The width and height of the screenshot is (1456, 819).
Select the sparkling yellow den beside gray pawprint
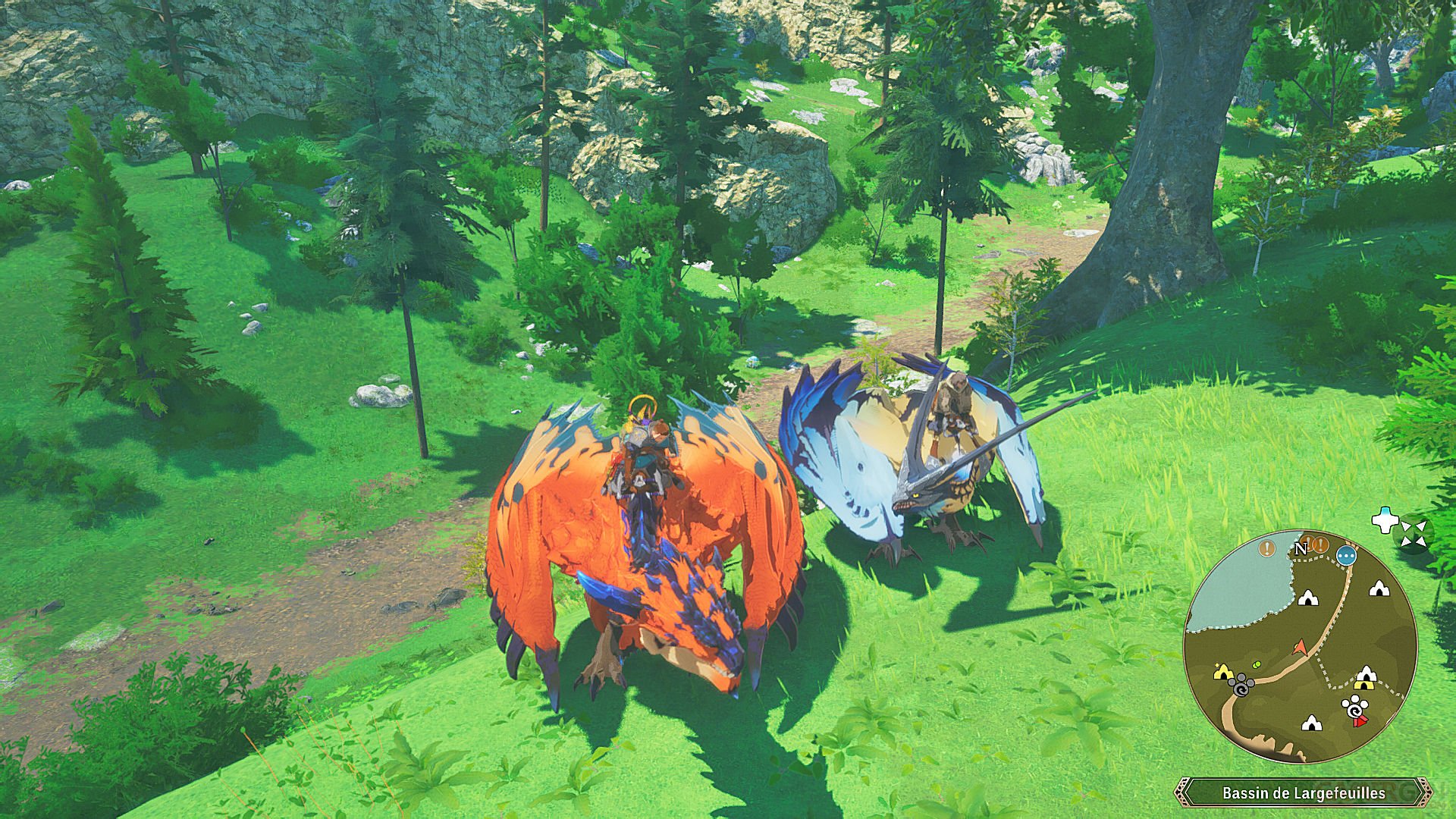point(1222,672)
